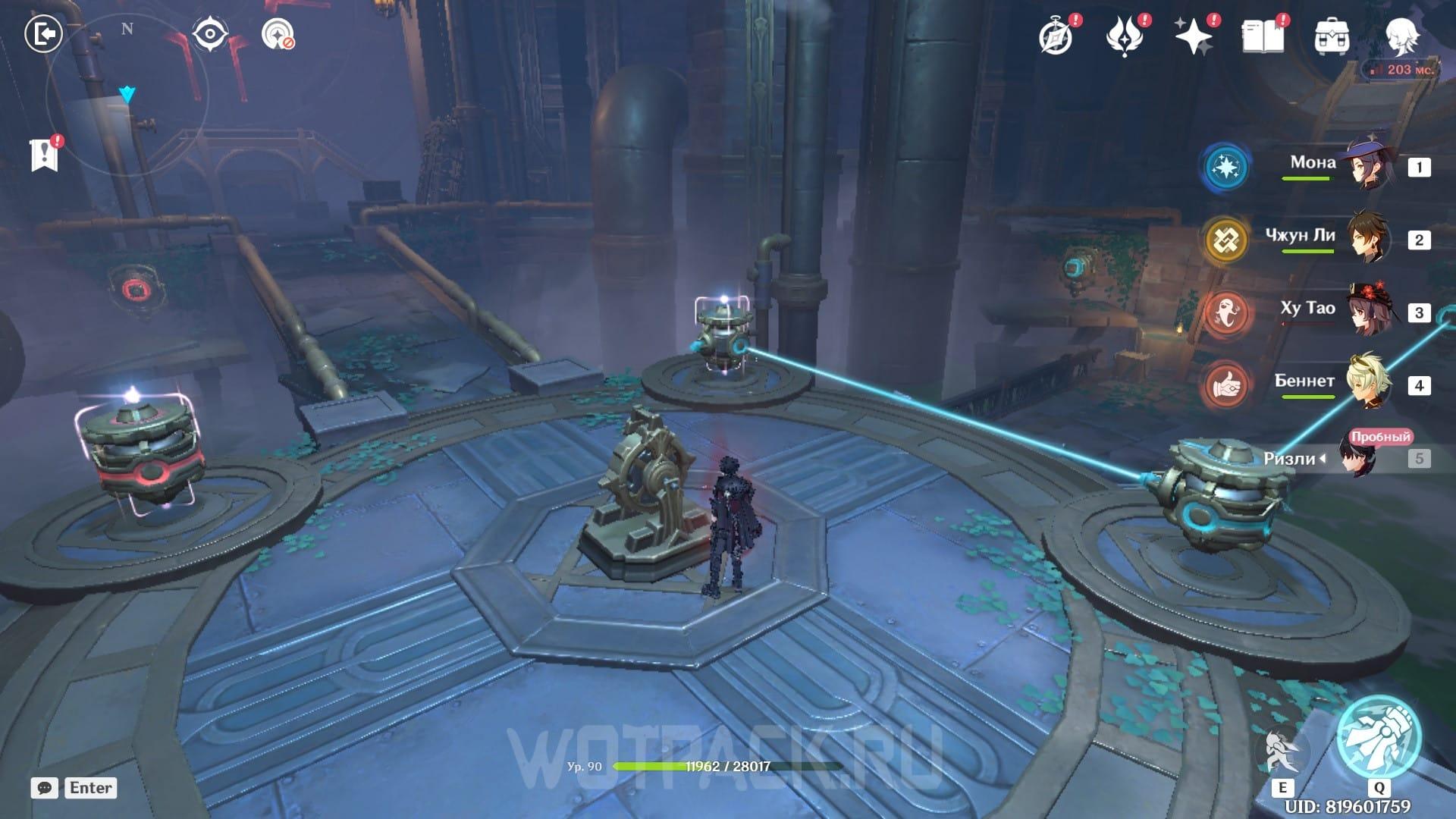Open the Paimon character menu
This screenshot has width=1456, height=819.
click(1401, 35)
